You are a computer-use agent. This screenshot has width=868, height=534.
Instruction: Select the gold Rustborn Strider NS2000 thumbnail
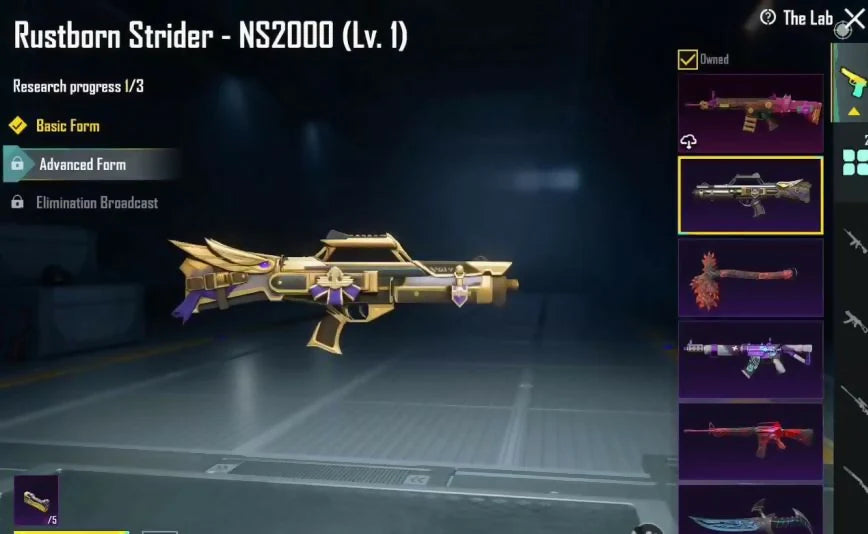[x=750, y=194]
